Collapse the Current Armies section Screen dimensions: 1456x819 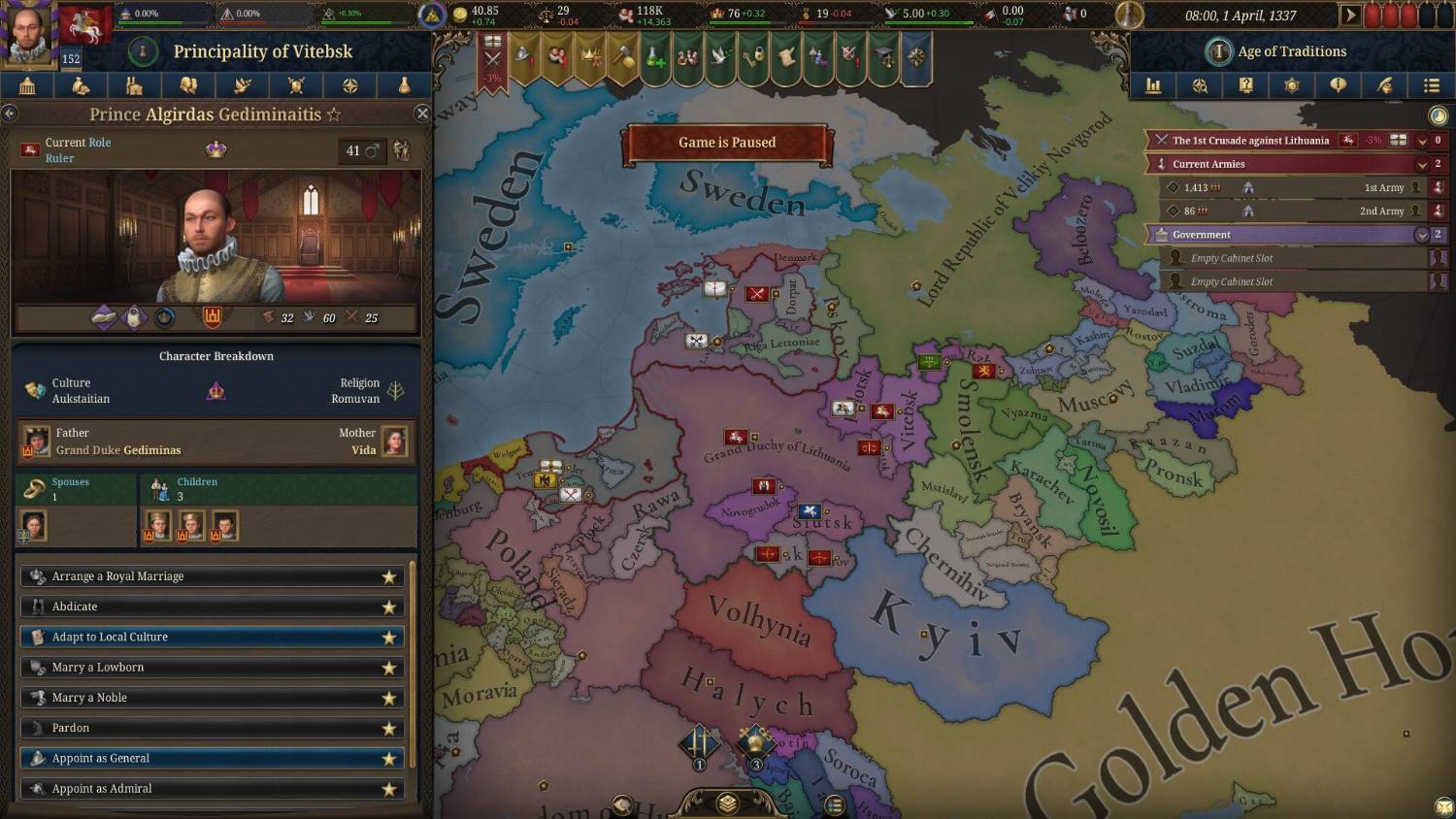(1422, 164)
